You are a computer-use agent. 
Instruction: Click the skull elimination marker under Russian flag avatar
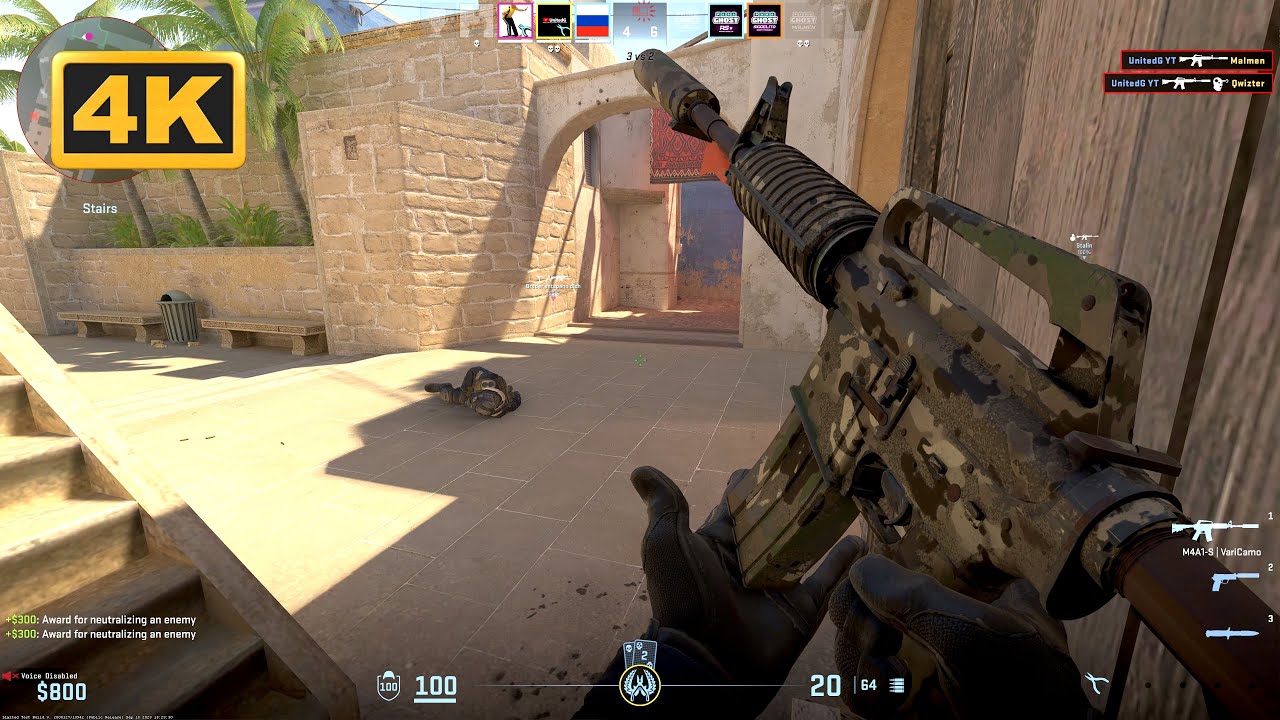(x=554, y=48)
